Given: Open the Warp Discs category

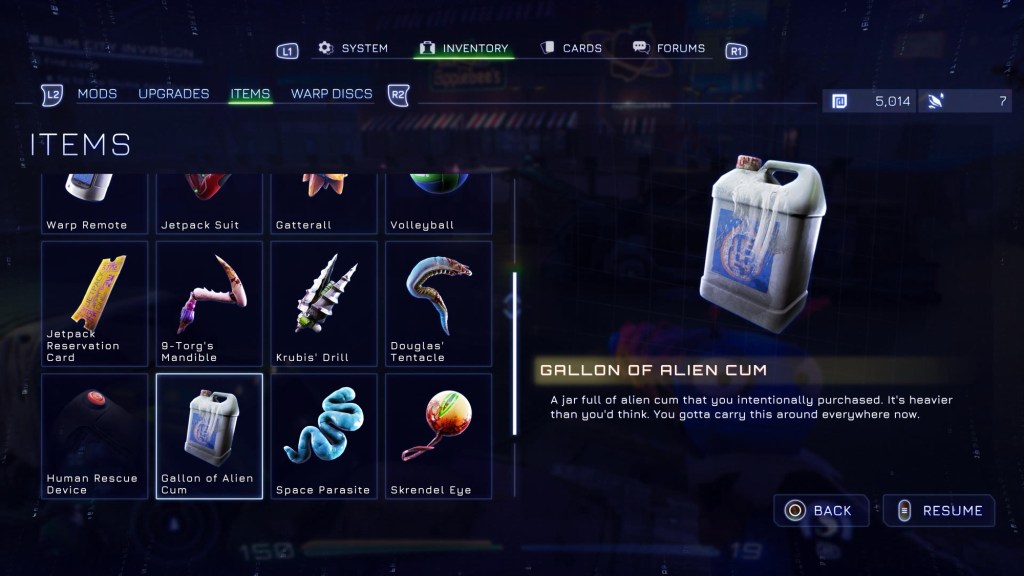Looking at the screenshot, I should [x=331, y=94].
